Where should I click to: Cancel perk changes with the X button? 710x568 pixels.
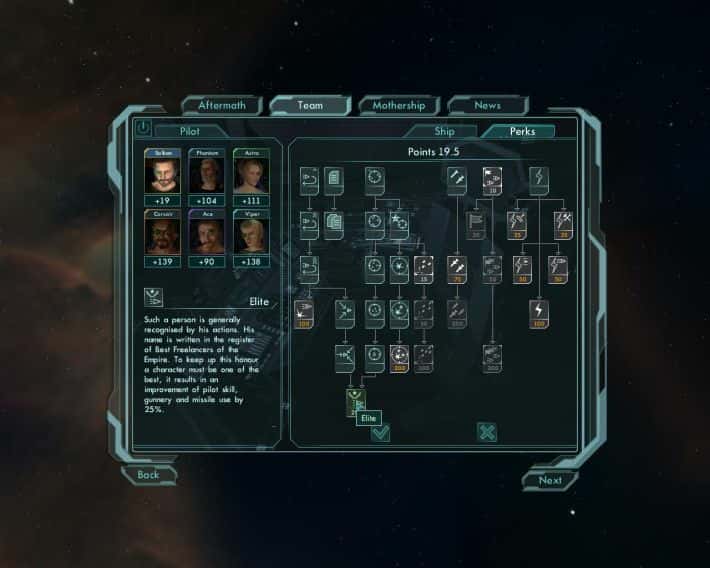pyautogui.click(x=487, y=432)
